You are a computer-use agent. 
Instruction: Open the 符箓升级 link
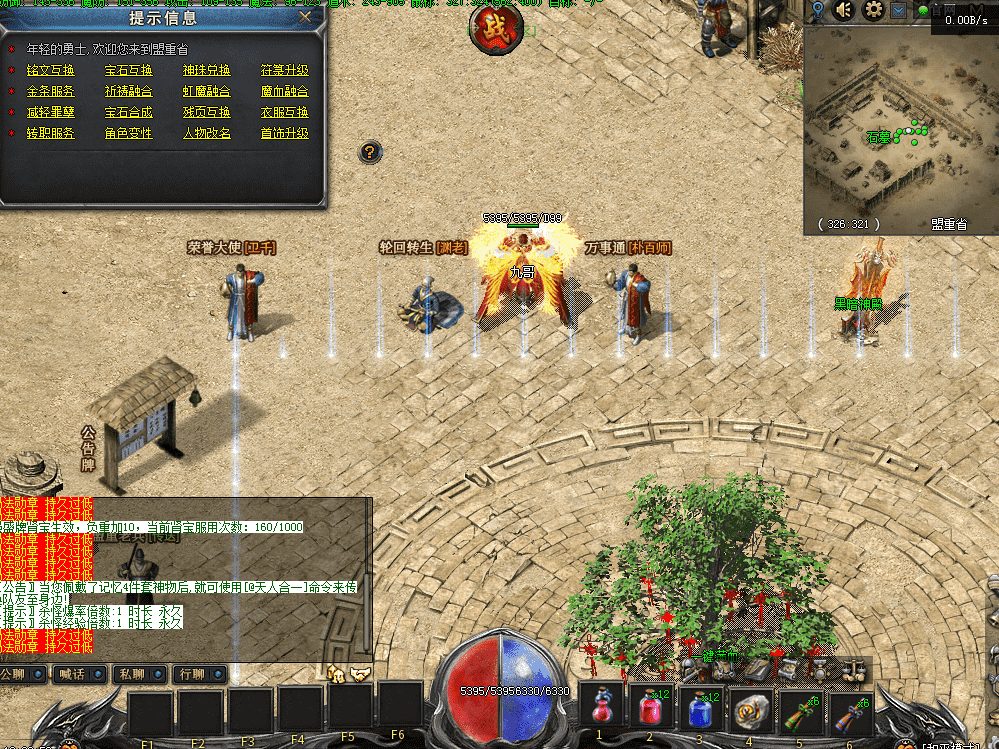click(284, 71)
